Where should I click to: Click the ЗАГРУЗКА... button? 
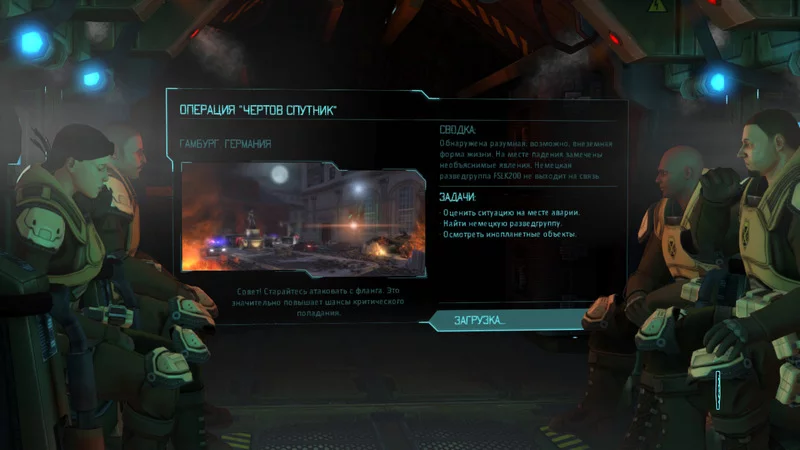point(482,320)
